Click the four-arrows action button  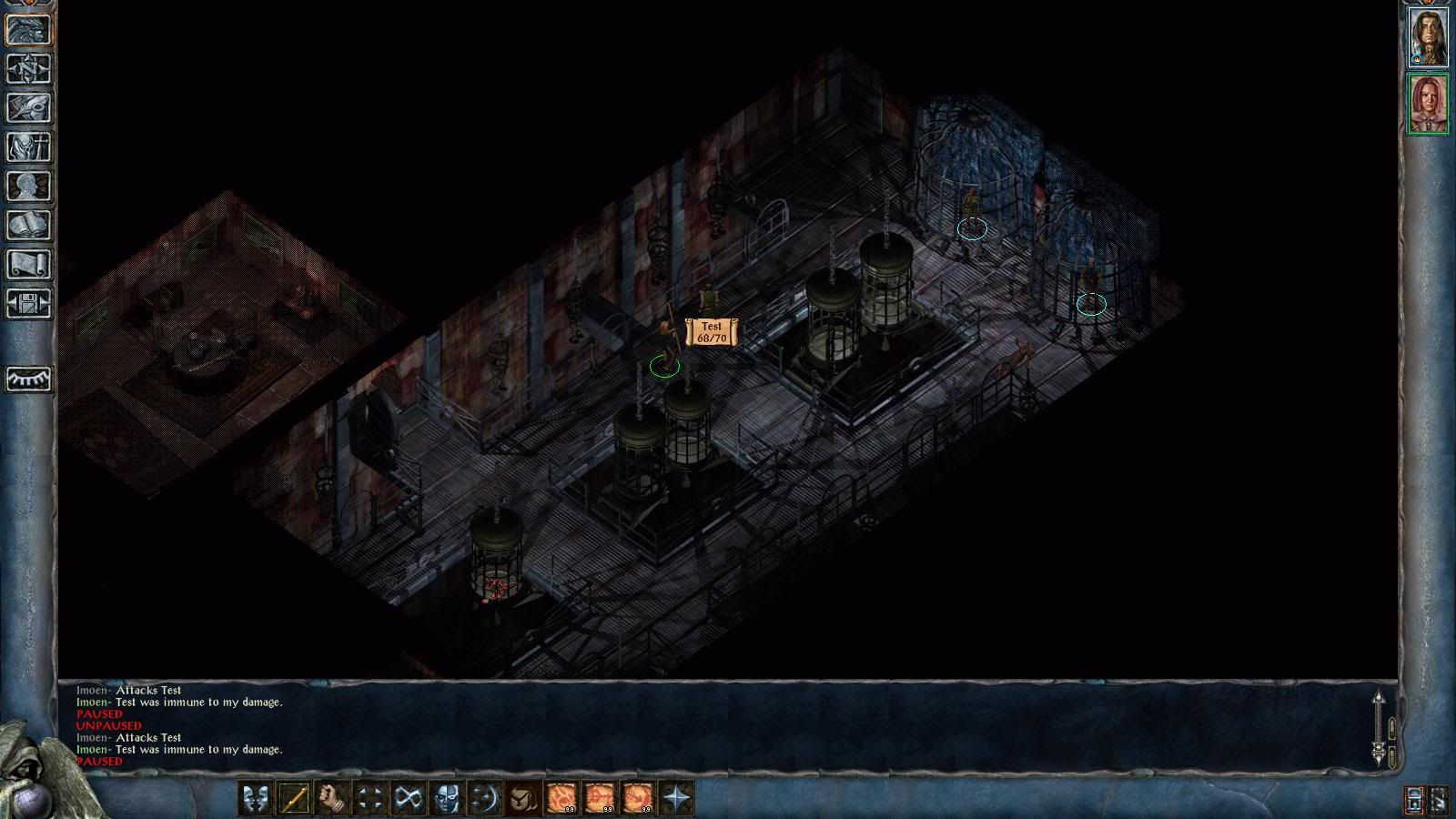pos(369,799)
